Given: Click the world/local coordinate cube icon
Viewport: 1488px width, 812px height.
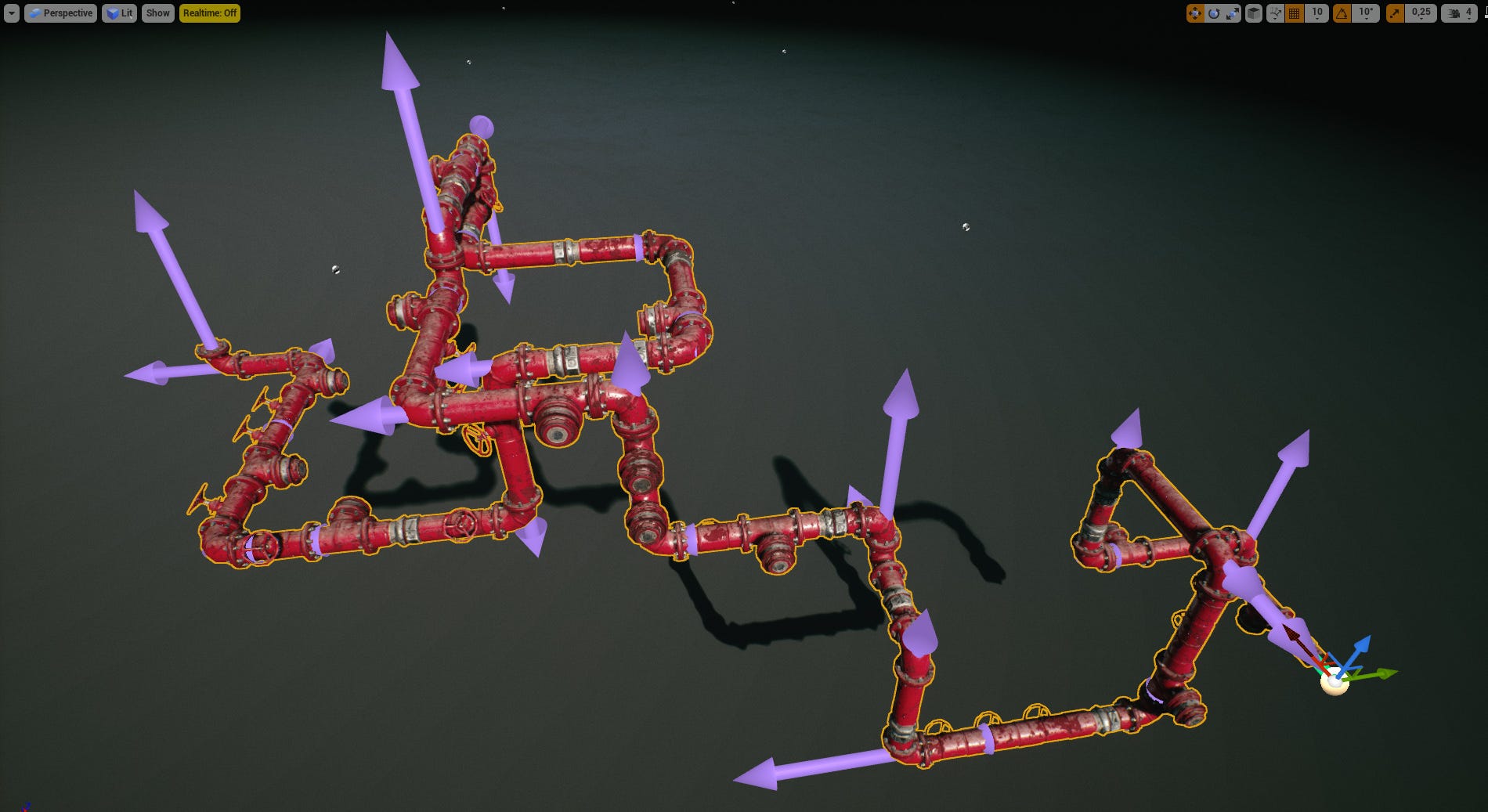Looking at the screenshot, I should click(x=1252, y=13).
